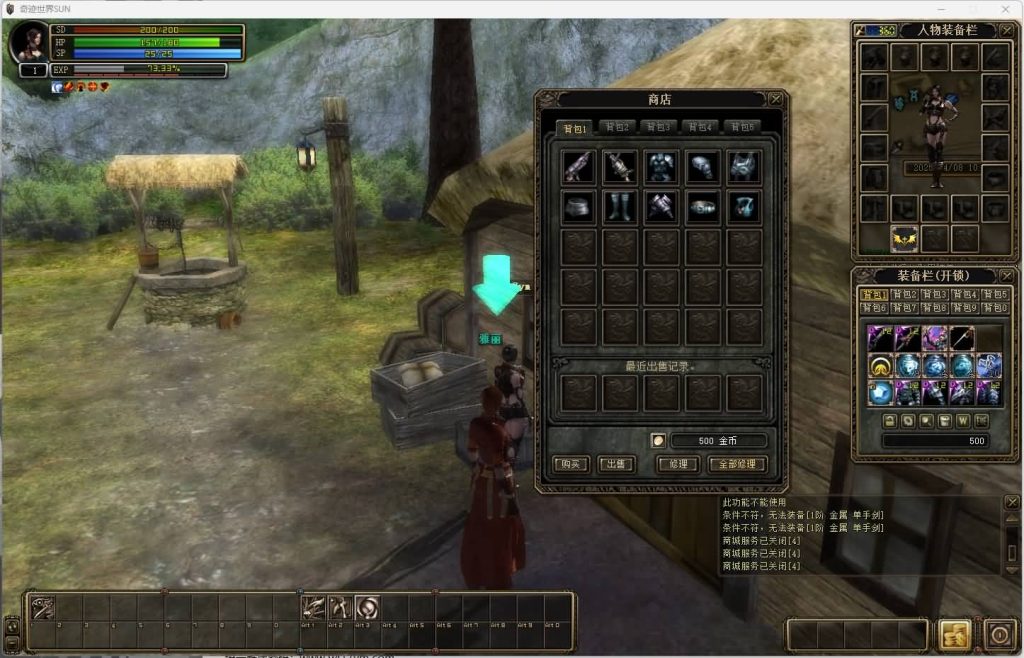Select the boots item in the shop

[x=619, y=207]
